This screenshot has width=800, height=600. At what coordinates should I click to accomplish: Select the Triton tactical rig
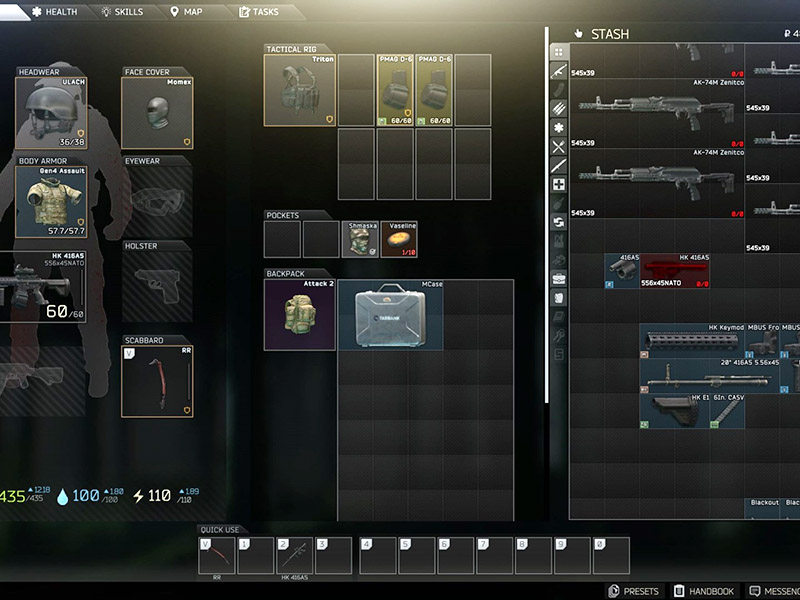(299, 90)
